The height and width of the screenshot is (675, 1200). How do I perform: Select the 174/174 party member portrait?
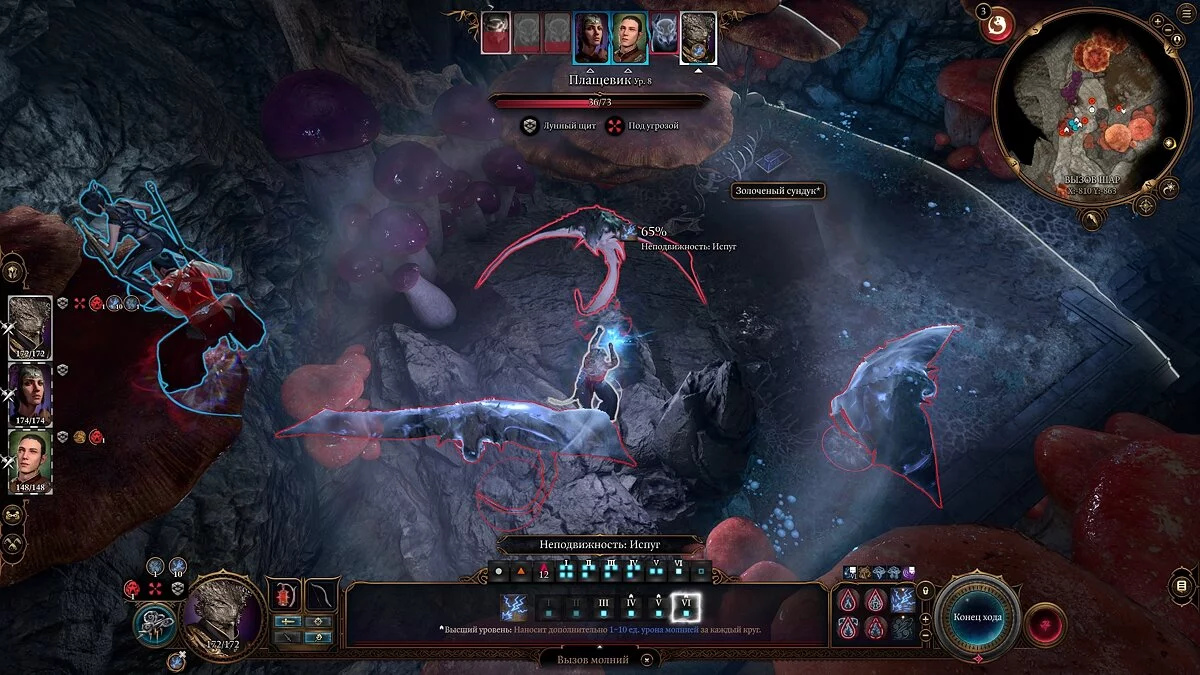[30, 392]
